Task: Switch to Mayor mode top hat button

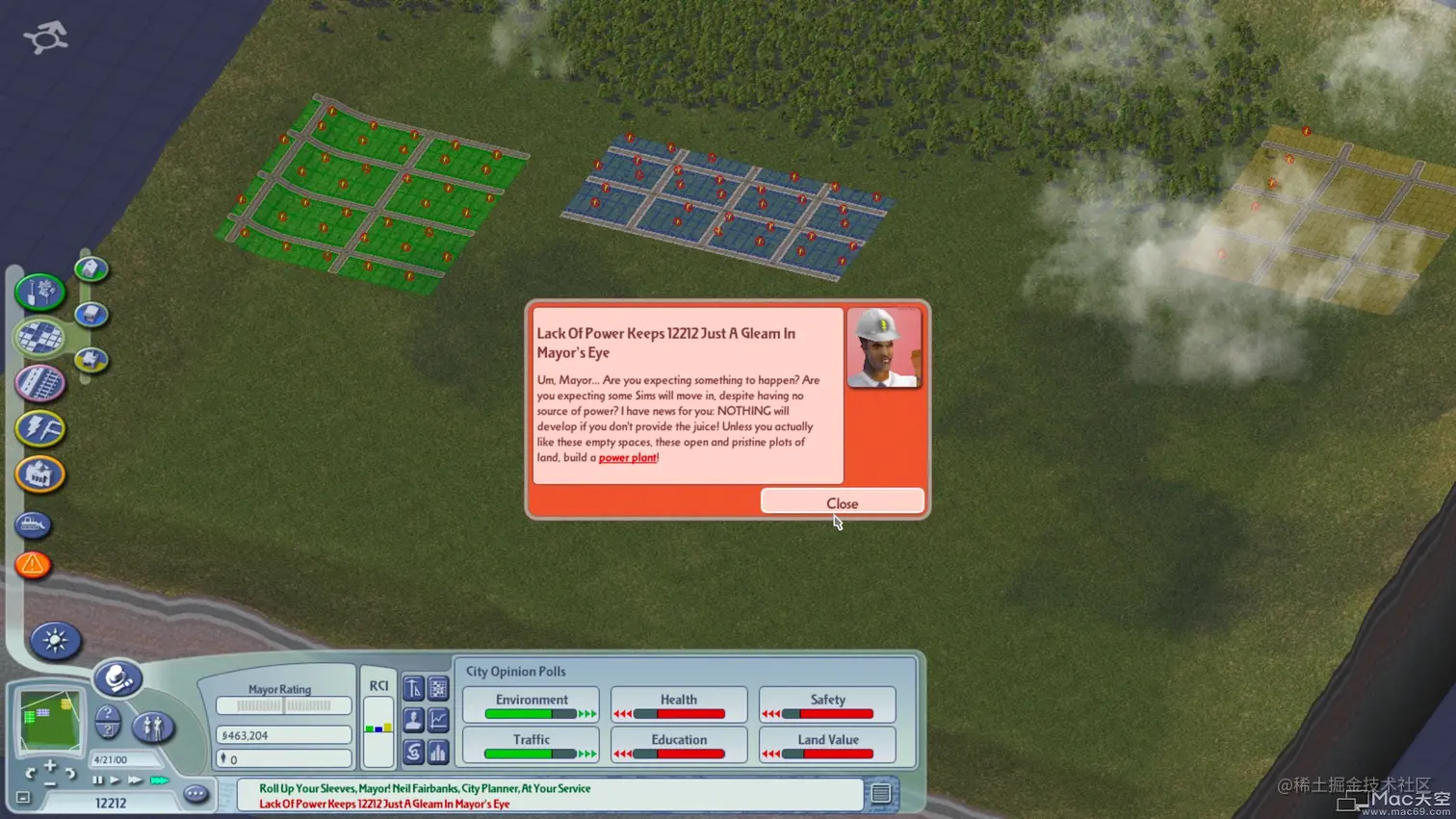Action: coord(117,678)
